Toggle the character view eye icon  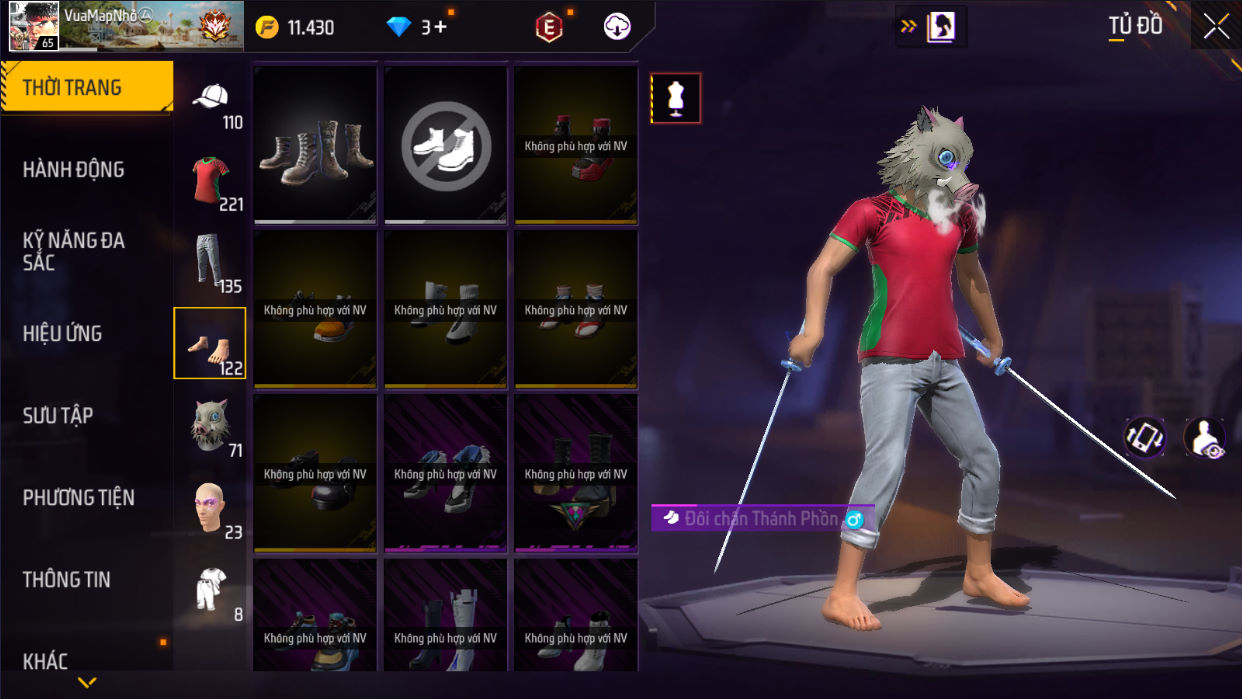pyautogui.click(x=1204, y=438)
